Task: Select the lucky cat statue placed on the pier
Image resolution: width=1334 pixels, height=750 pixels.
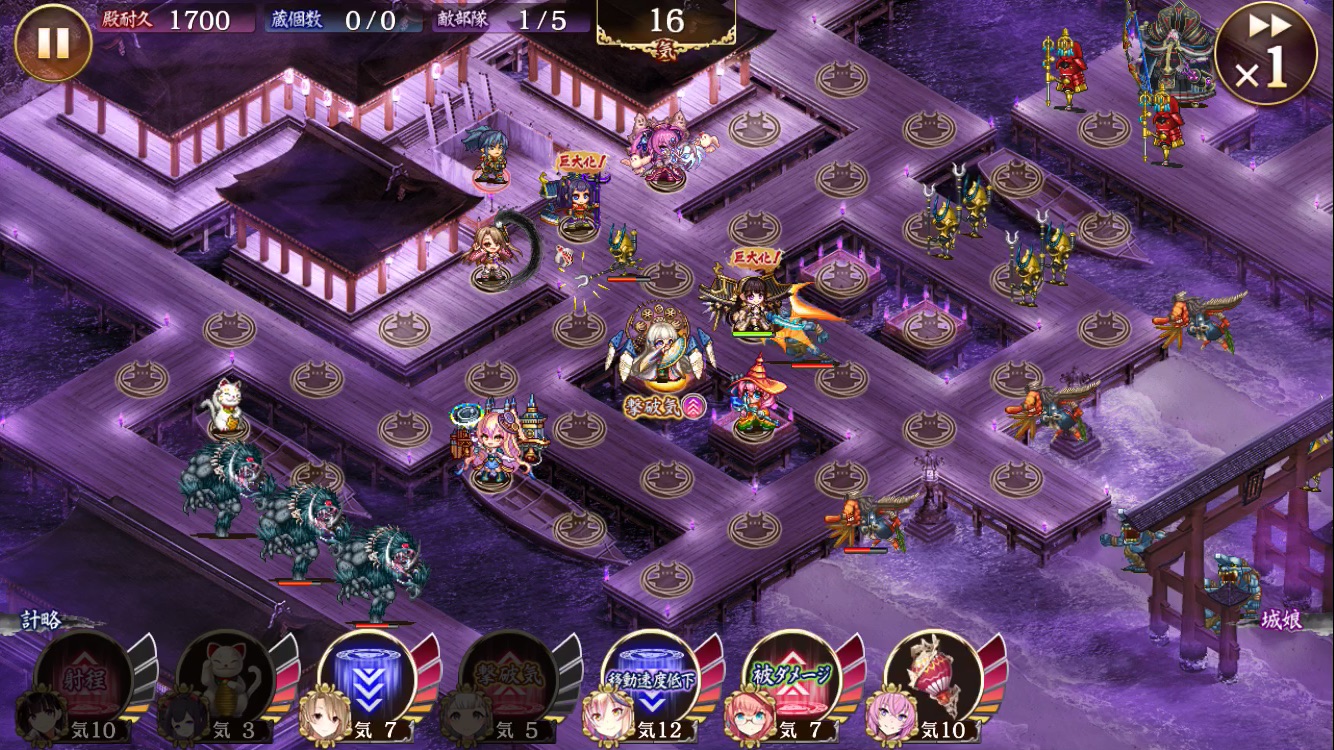Action: pos(226,408)
